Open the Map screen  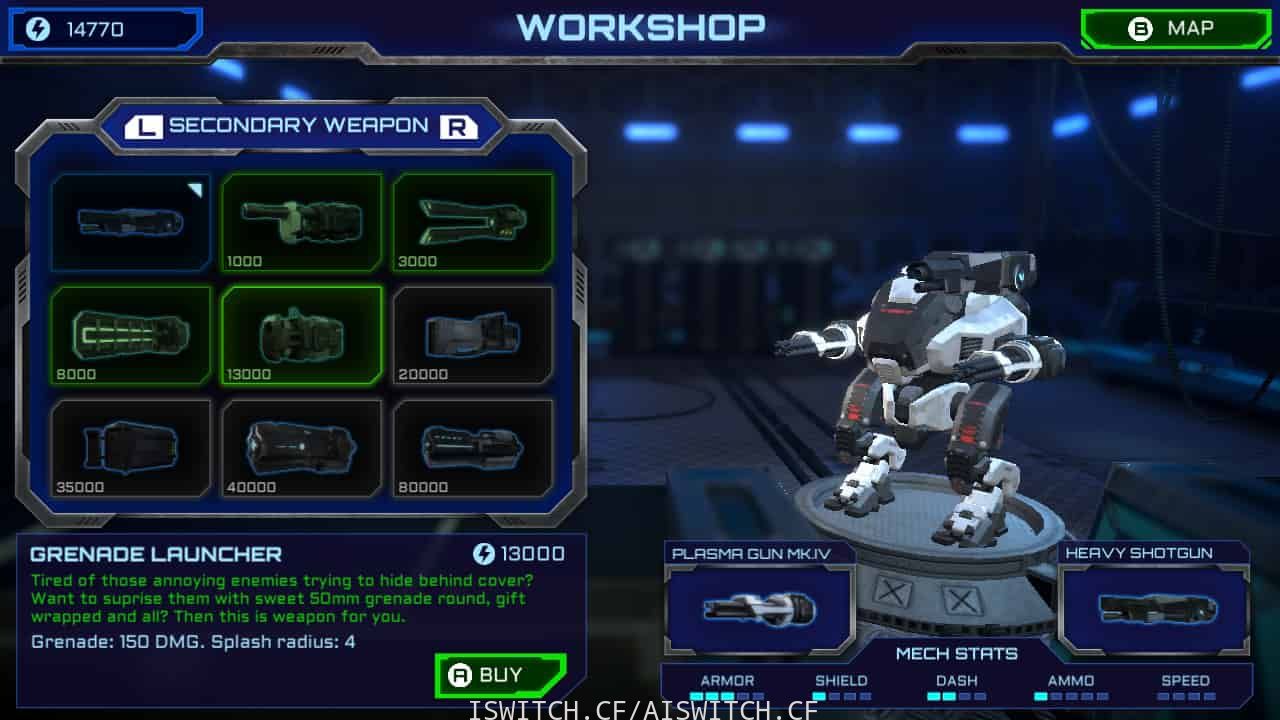1175,29
